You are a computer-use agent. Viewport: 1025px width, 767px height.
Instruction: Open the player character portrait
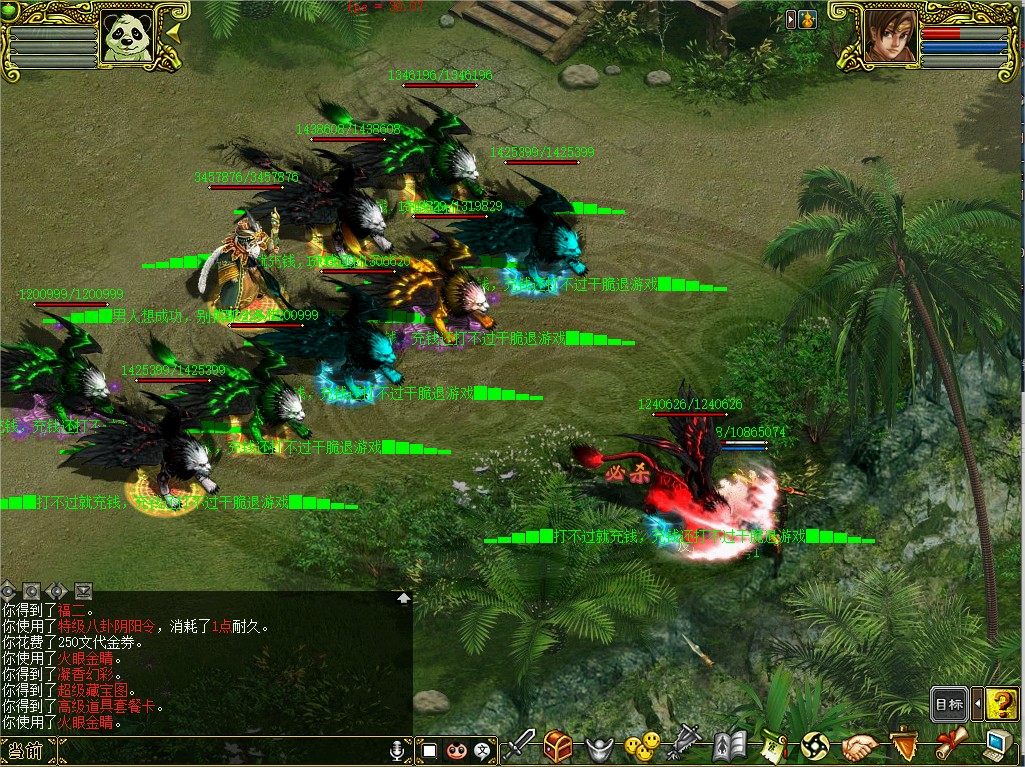click(x=889, y=37)
